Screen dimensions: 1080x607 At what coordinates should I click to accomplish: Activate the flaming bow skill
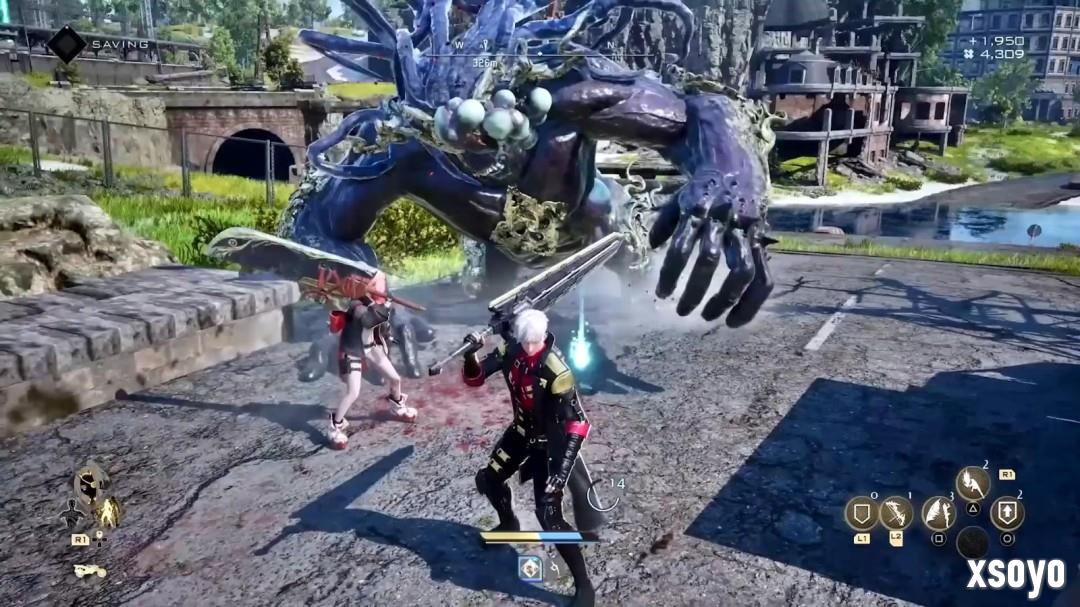click(x=895, y=513)
